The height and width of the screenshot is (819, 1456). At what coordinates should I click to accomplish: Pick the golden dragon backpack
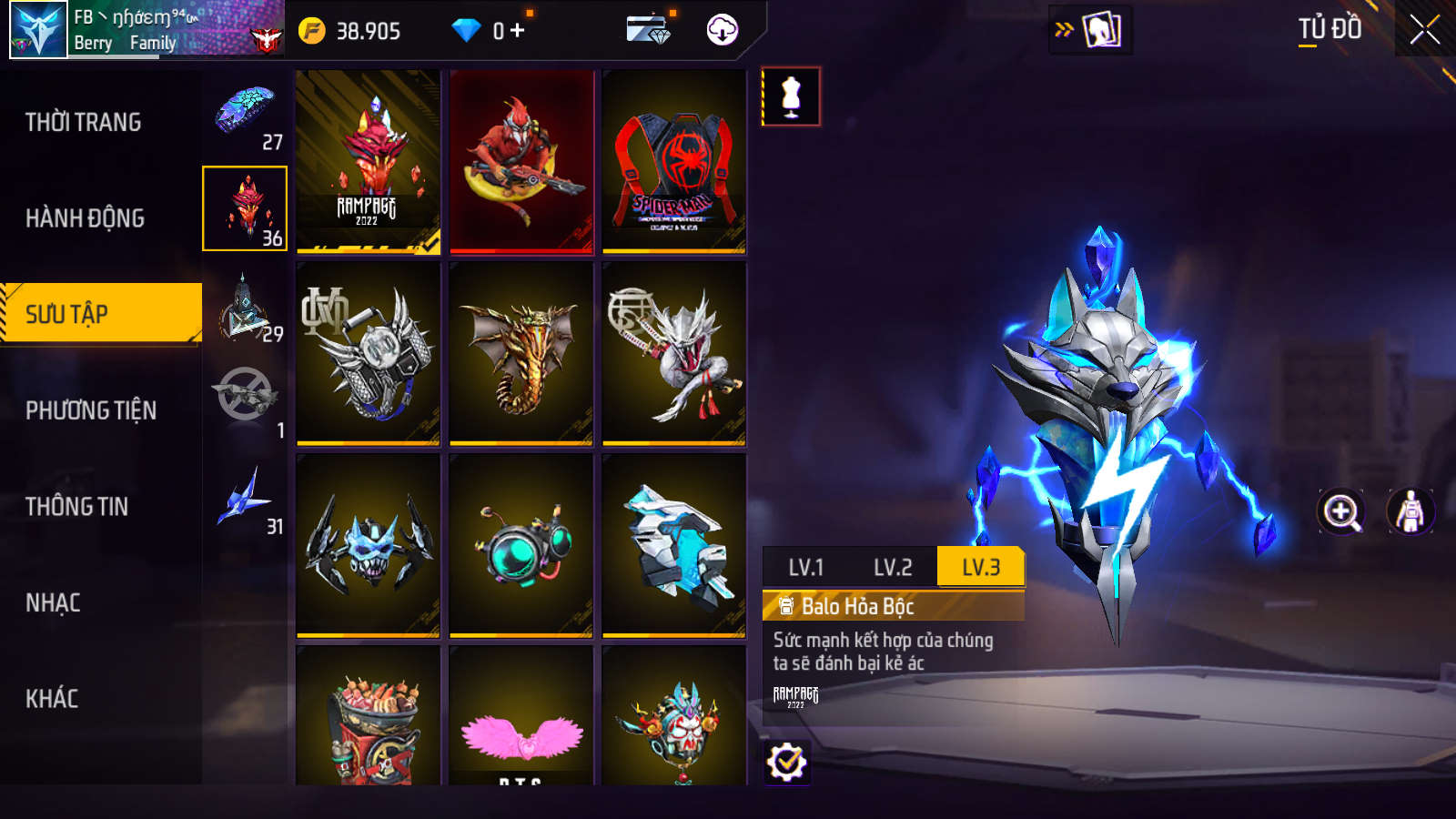pyautogui.click(x=521, y=354)
